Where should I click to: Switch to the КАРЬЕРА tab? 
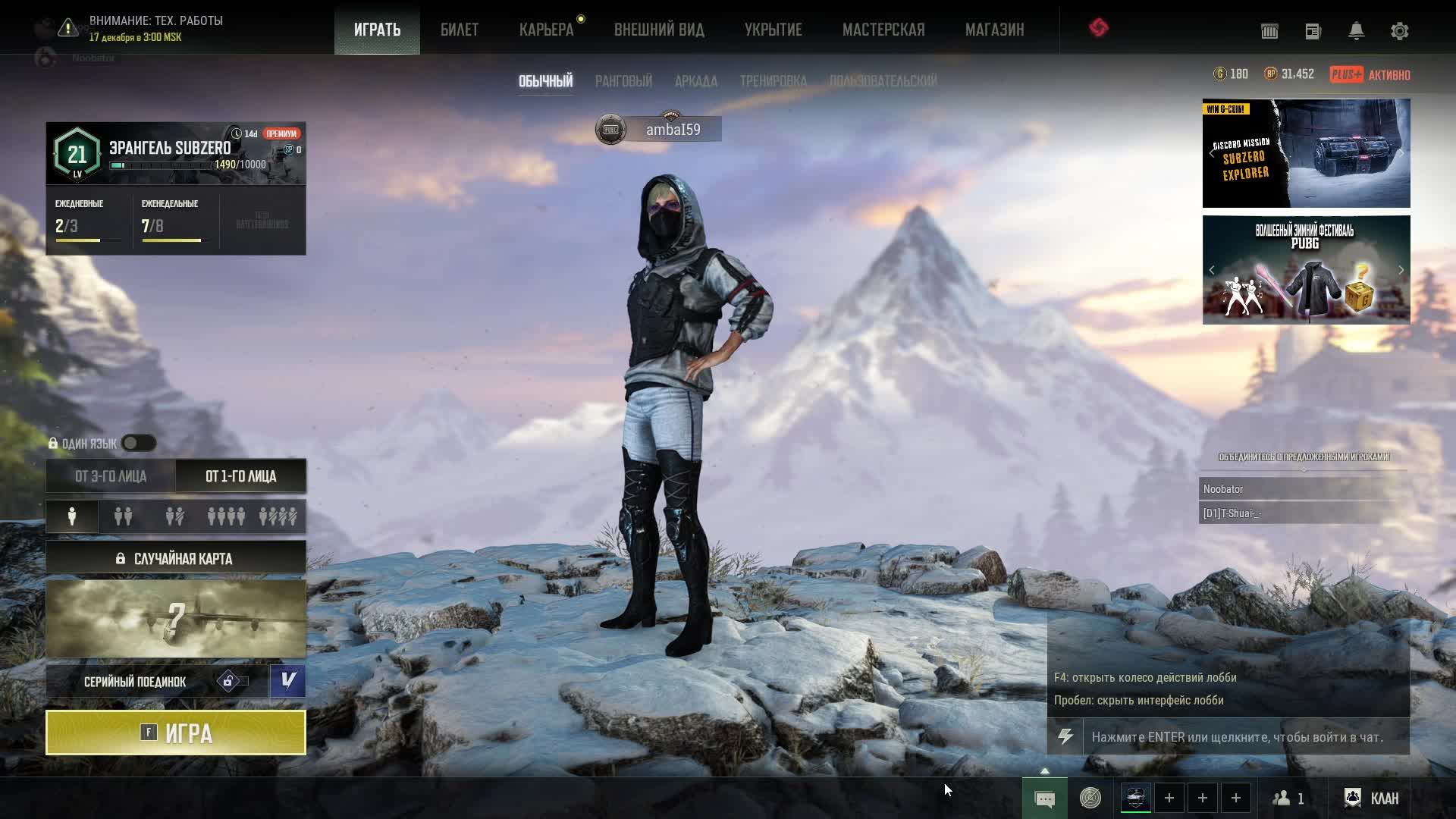coord(546,30)
